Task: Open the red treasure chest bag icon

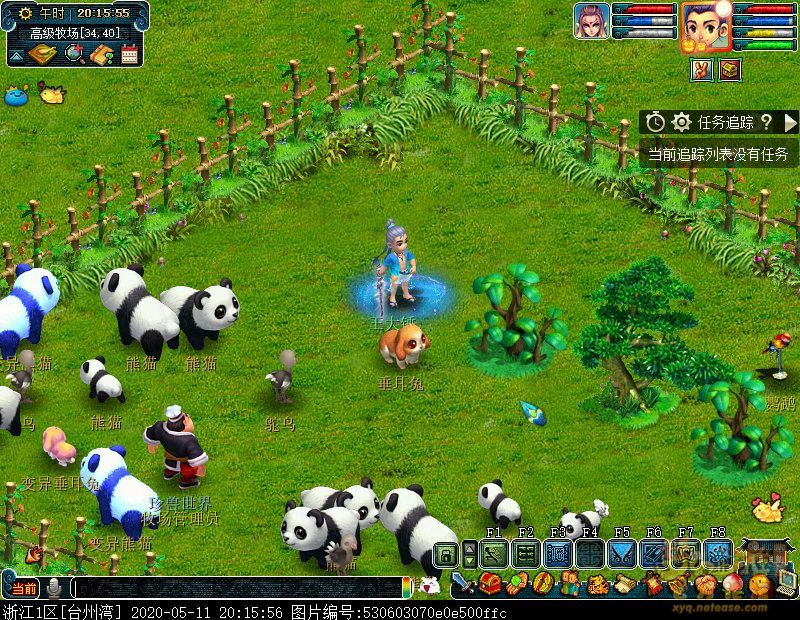Action: (x=490, y=583)
